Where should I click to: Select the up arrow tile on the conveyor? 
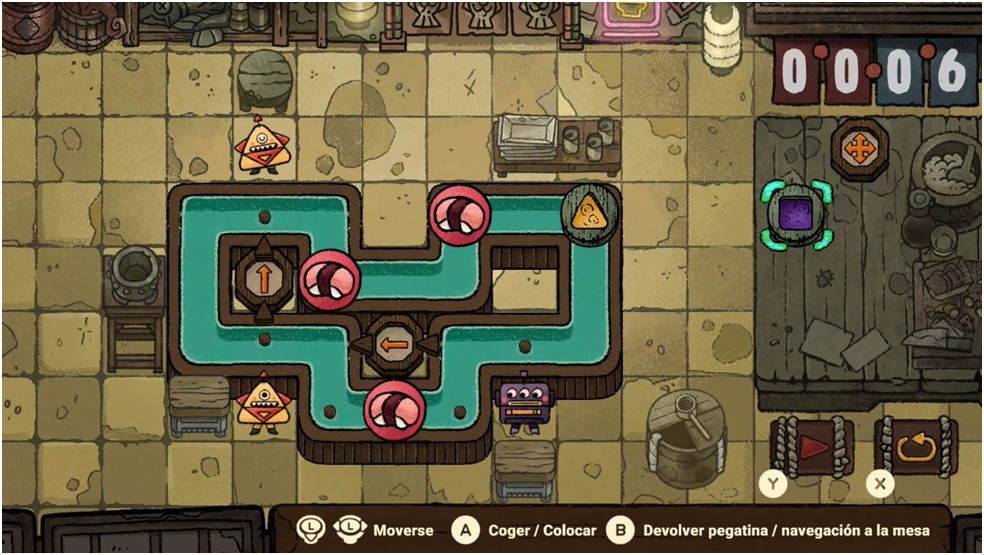click(x=264, y=278)
